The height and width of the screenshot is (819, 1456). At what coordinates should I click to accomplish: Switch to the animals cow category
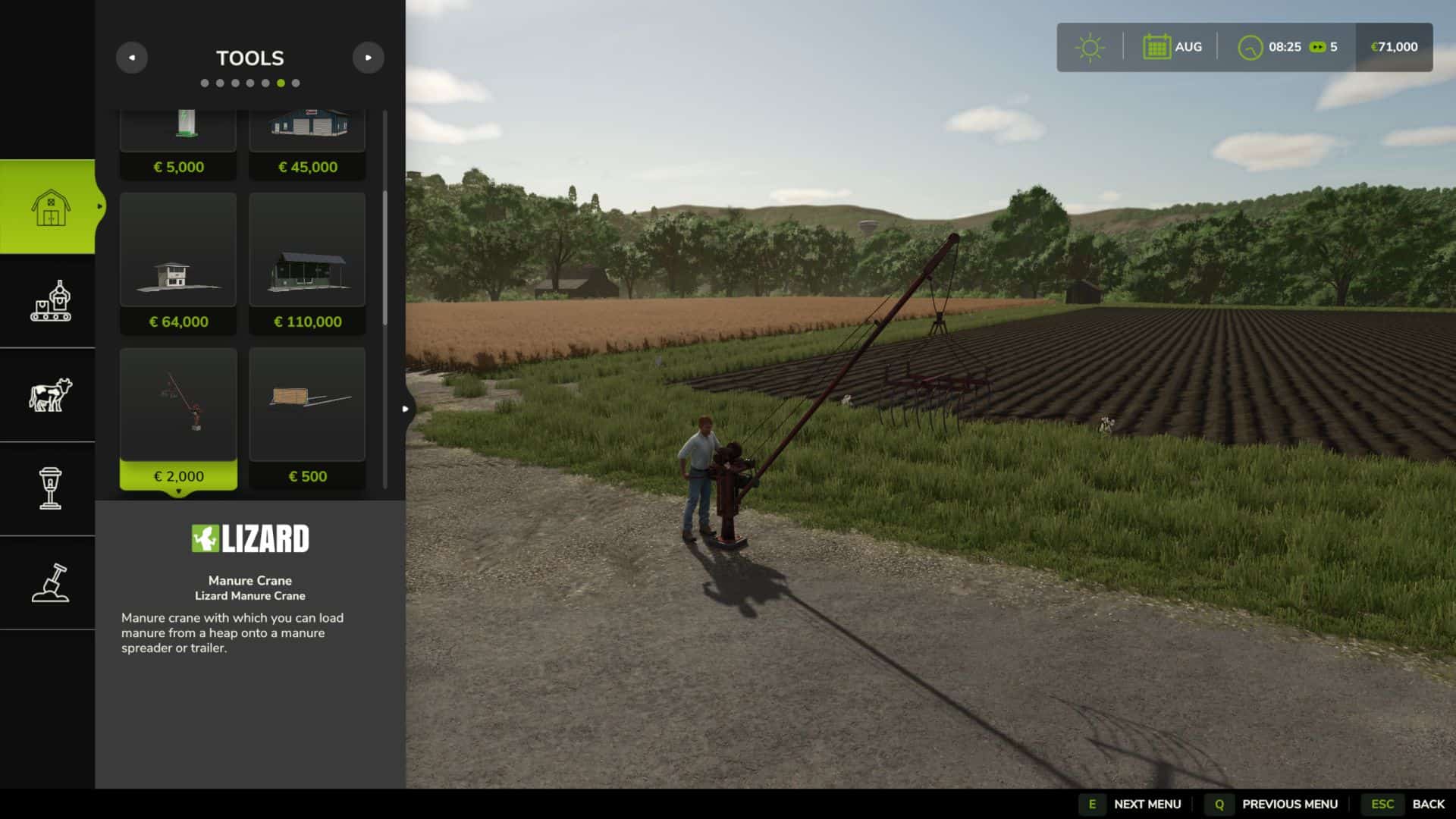pyautogui.click(x=49, y=395)
